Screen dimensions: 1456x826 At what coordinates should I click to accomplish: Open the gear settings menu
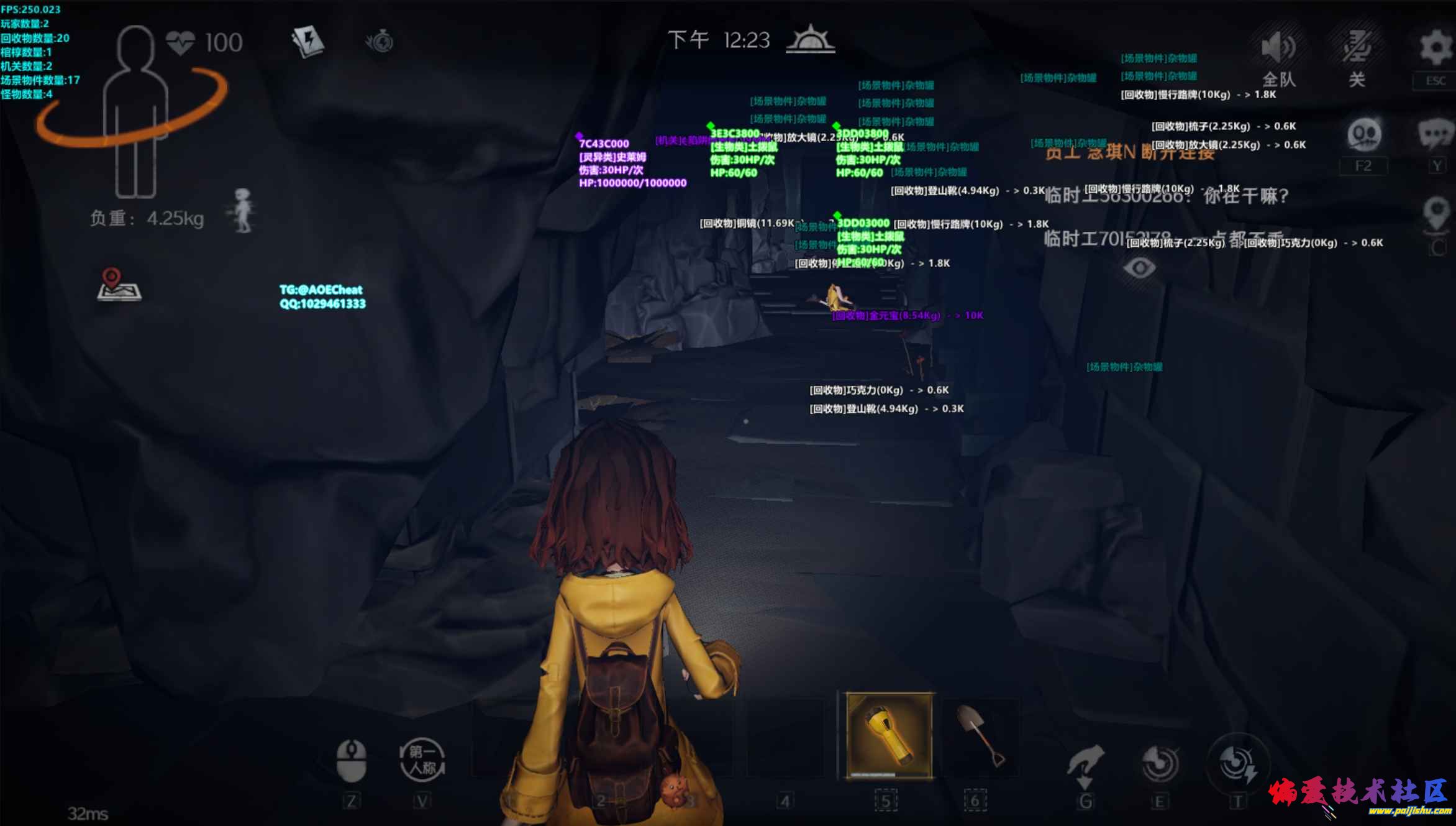(x=1436, y=47)
